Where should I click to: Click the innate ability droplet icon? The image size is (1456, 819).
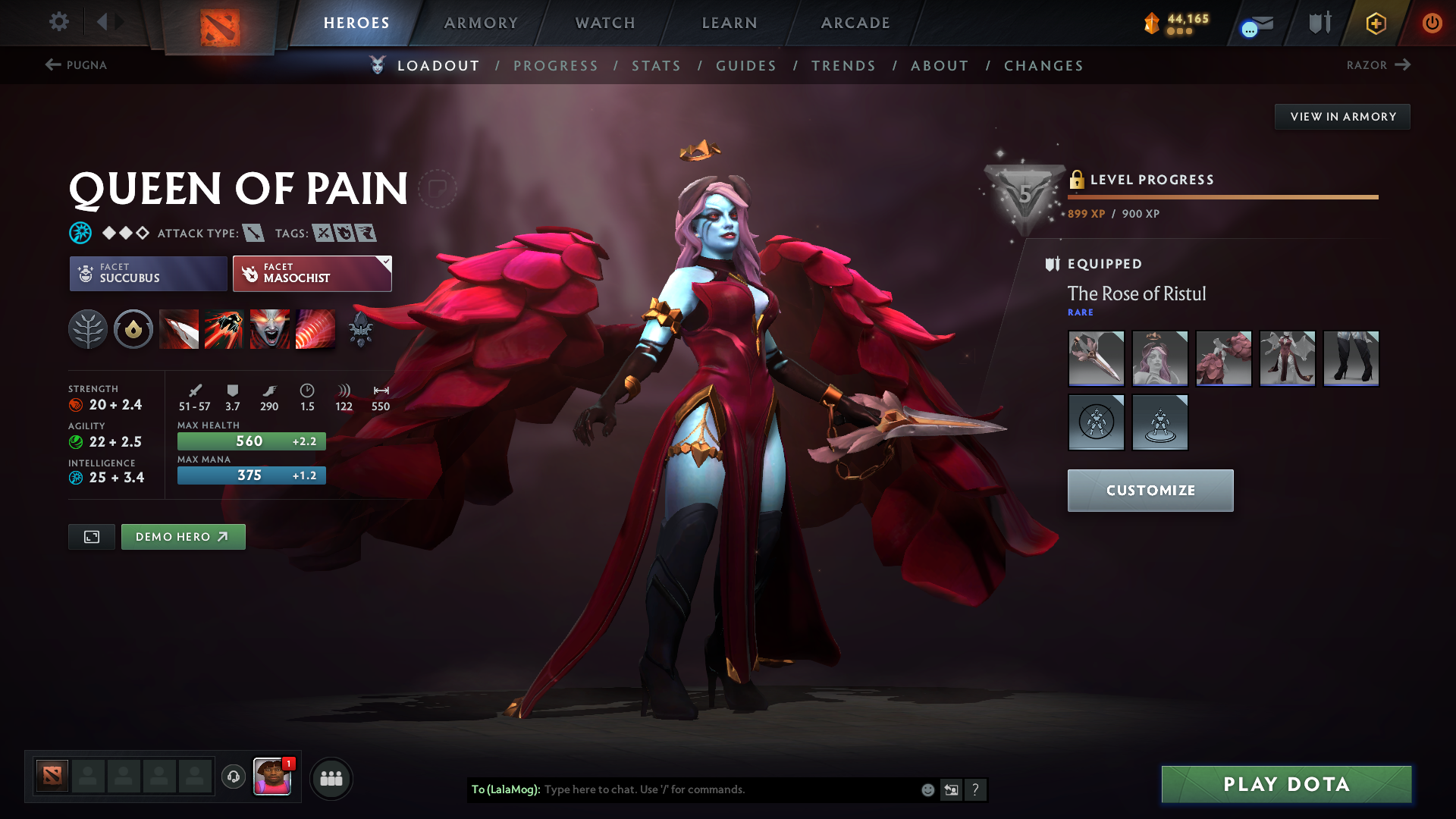(133, 329)
